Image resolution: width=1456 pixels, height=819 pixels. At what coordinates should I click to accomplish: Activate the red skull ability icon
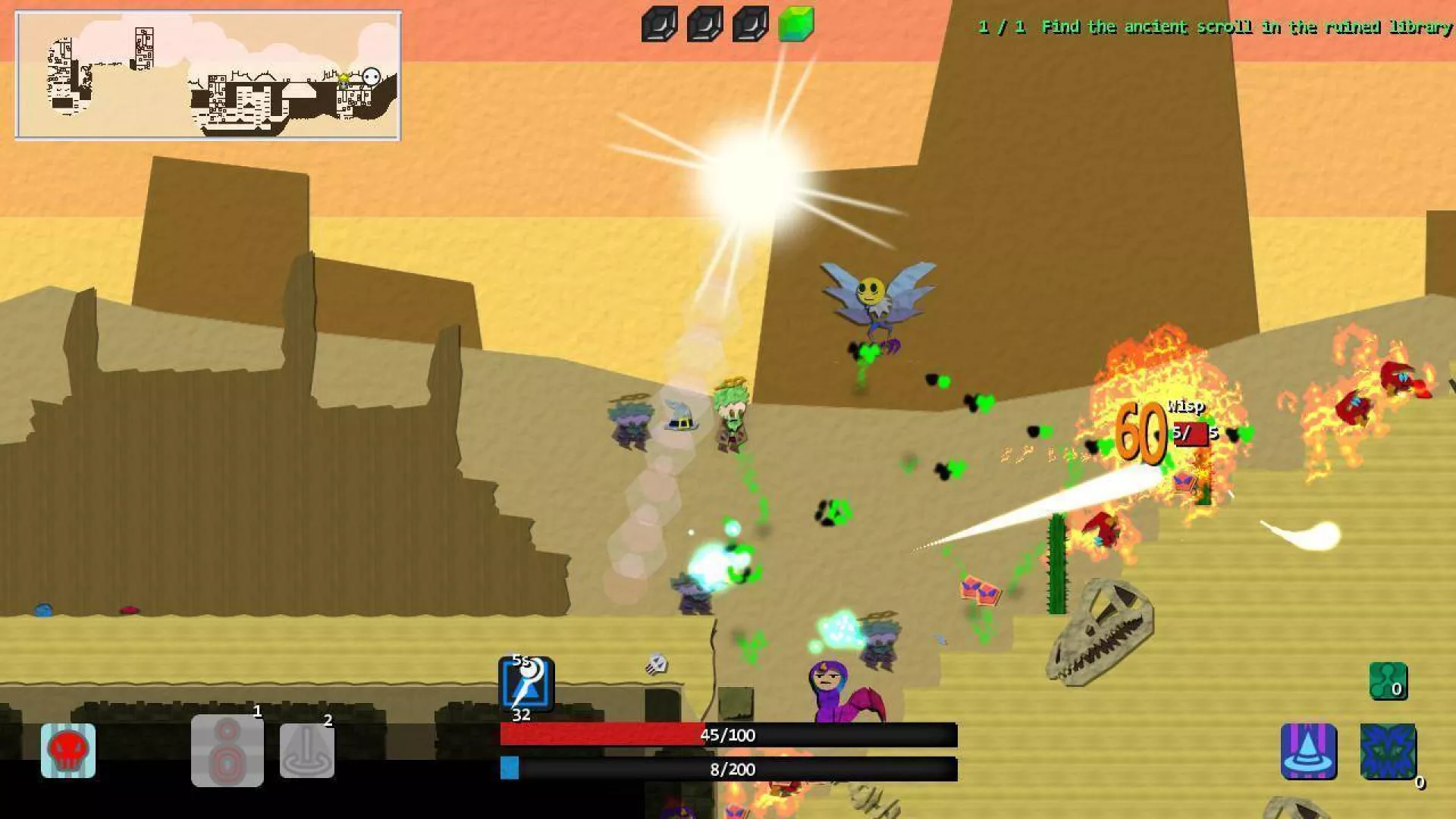tap(68, 750)
